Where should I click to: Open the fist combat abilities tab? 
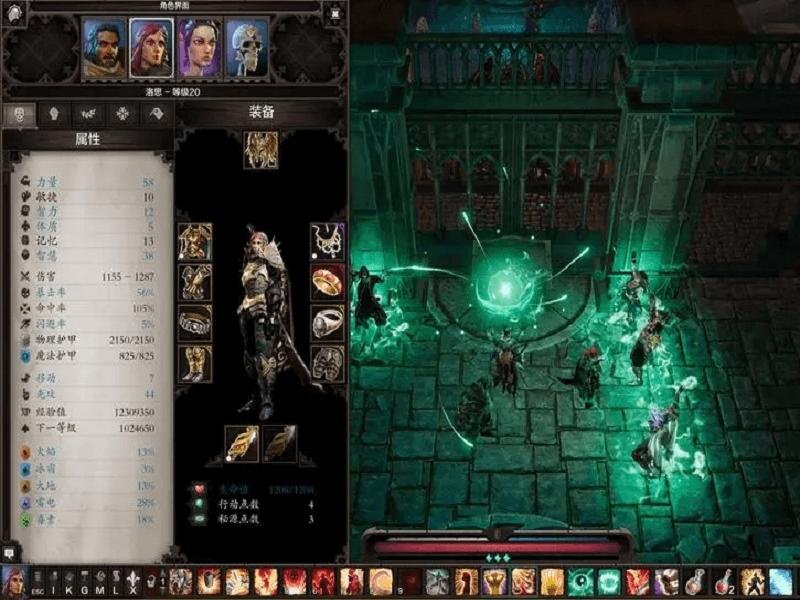tap(55, 114)
